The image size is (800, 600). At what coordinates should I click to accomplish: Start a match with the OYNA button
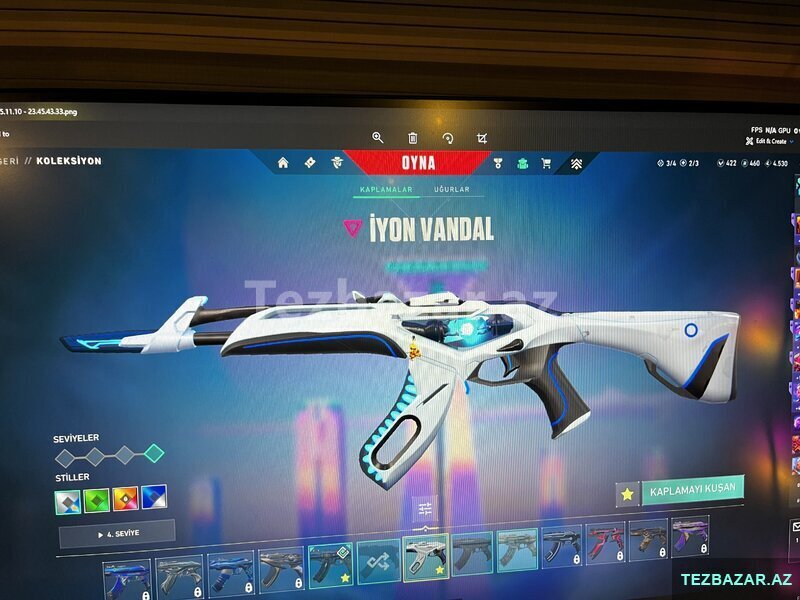click(x=418, y=163)
